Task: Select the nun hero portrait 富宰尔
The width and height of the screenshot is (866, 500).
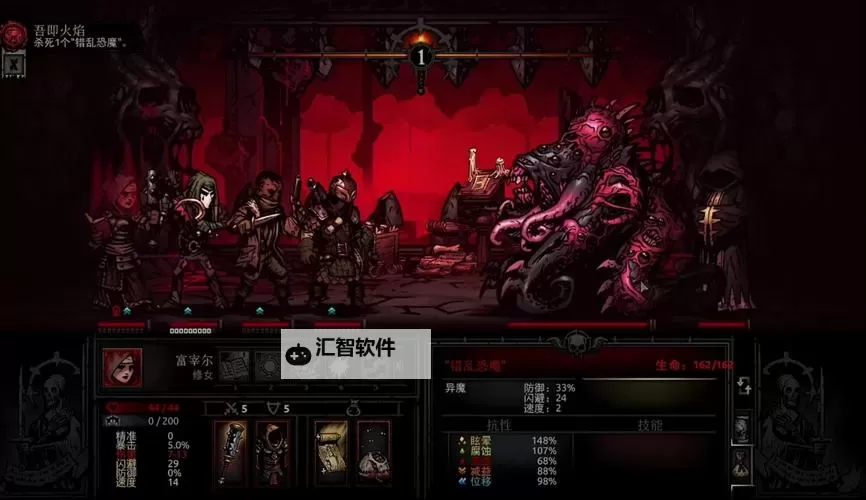Action: [x=121, y=367]
